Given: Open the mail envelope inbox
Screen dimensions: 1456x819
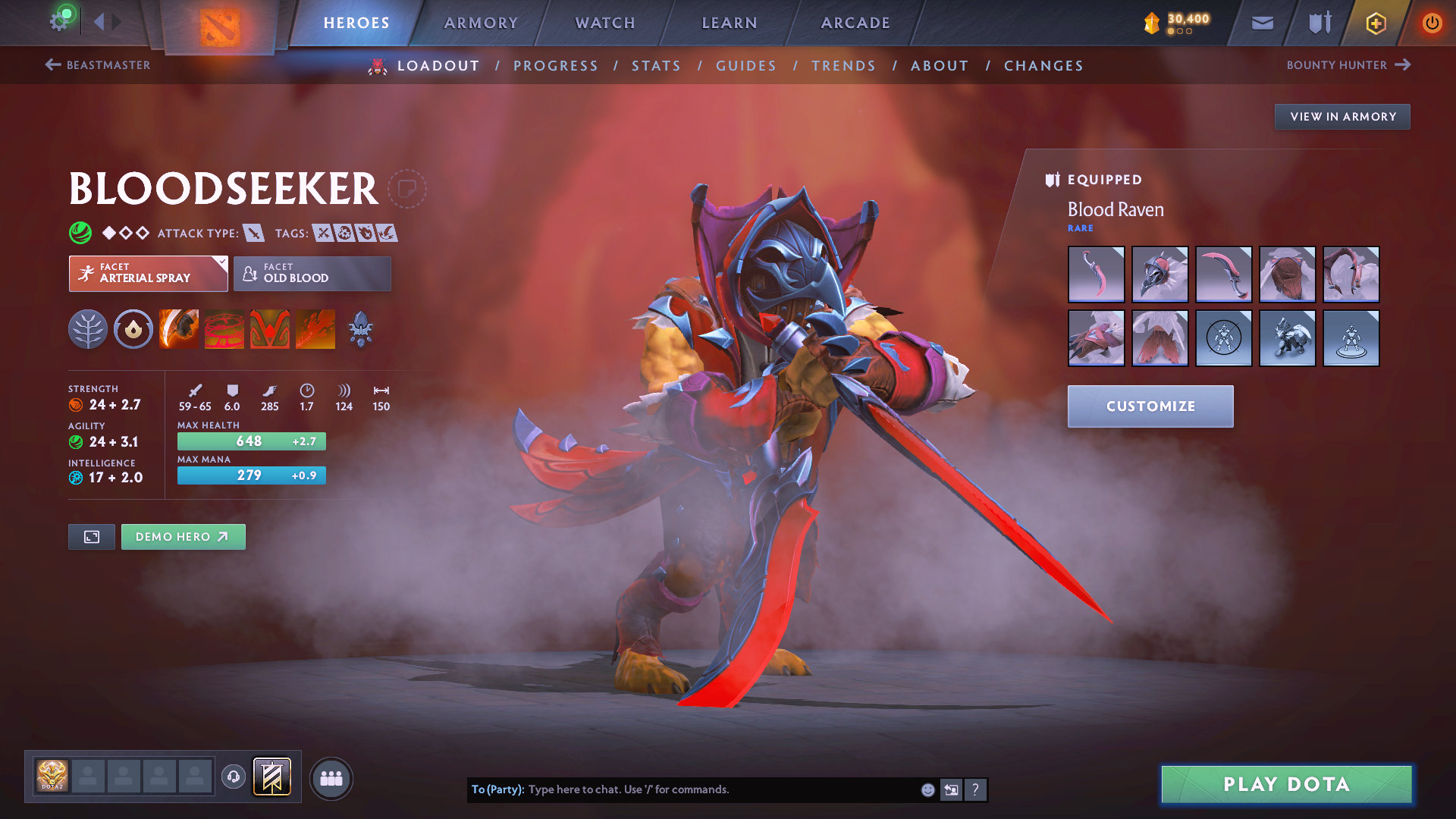Looking at the screenshot, I should click(x=1263, y=23).
